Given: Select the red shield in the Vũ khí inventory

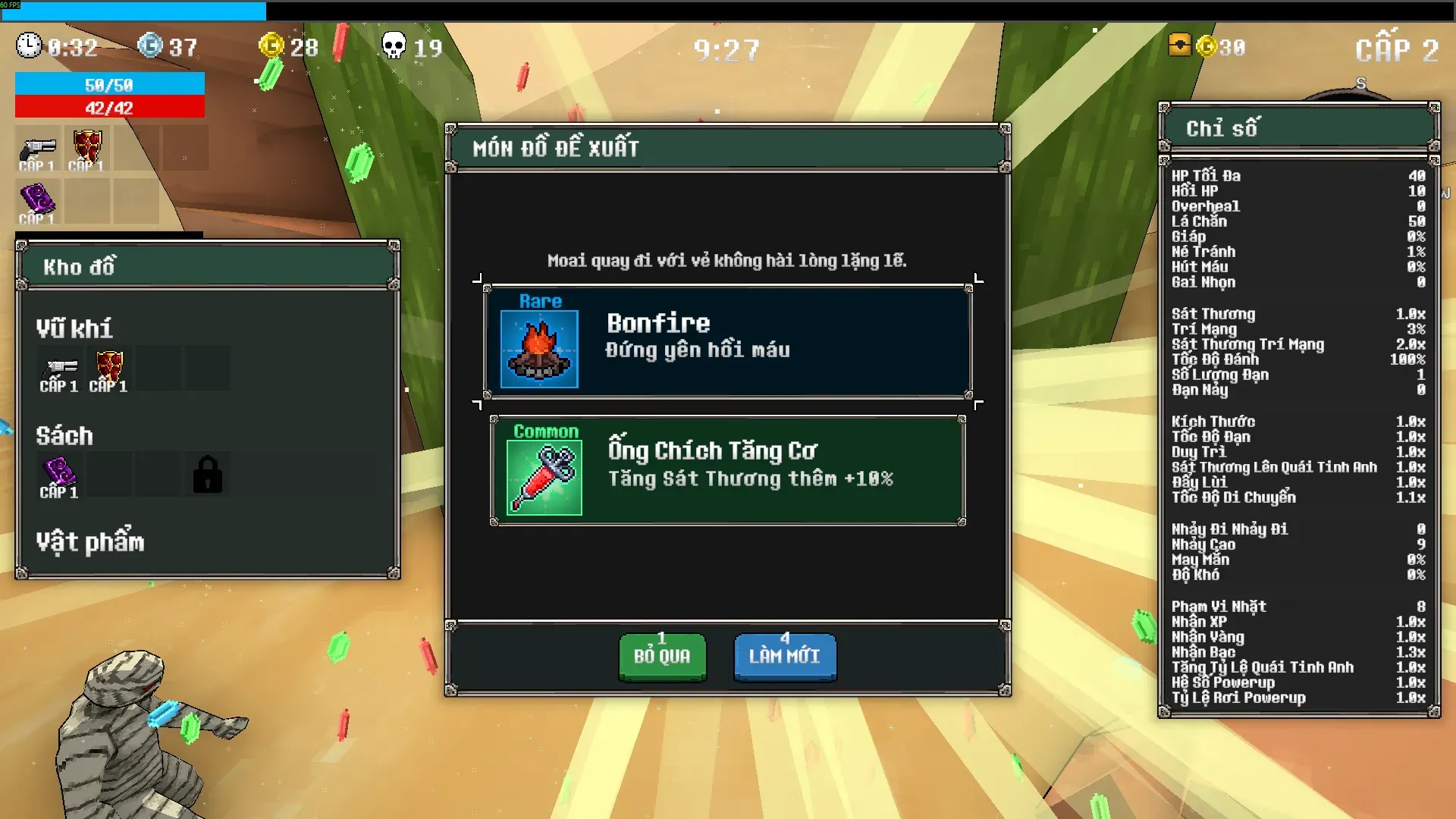Looking at the screenshot, I should [x=109, y=368].
